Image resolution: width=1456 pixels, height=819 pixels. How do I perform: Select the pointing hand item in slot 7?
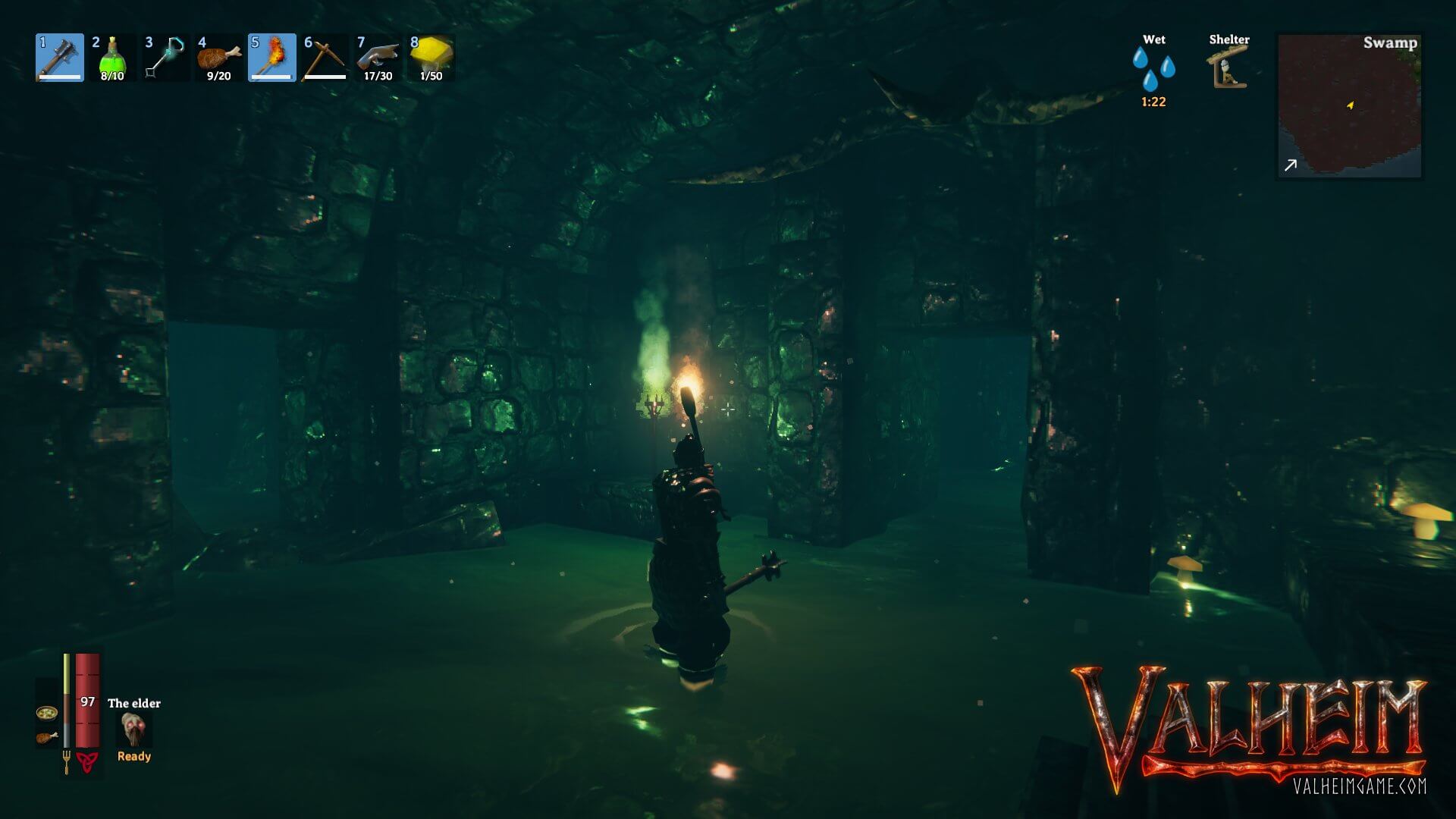(x=378, y=58)
